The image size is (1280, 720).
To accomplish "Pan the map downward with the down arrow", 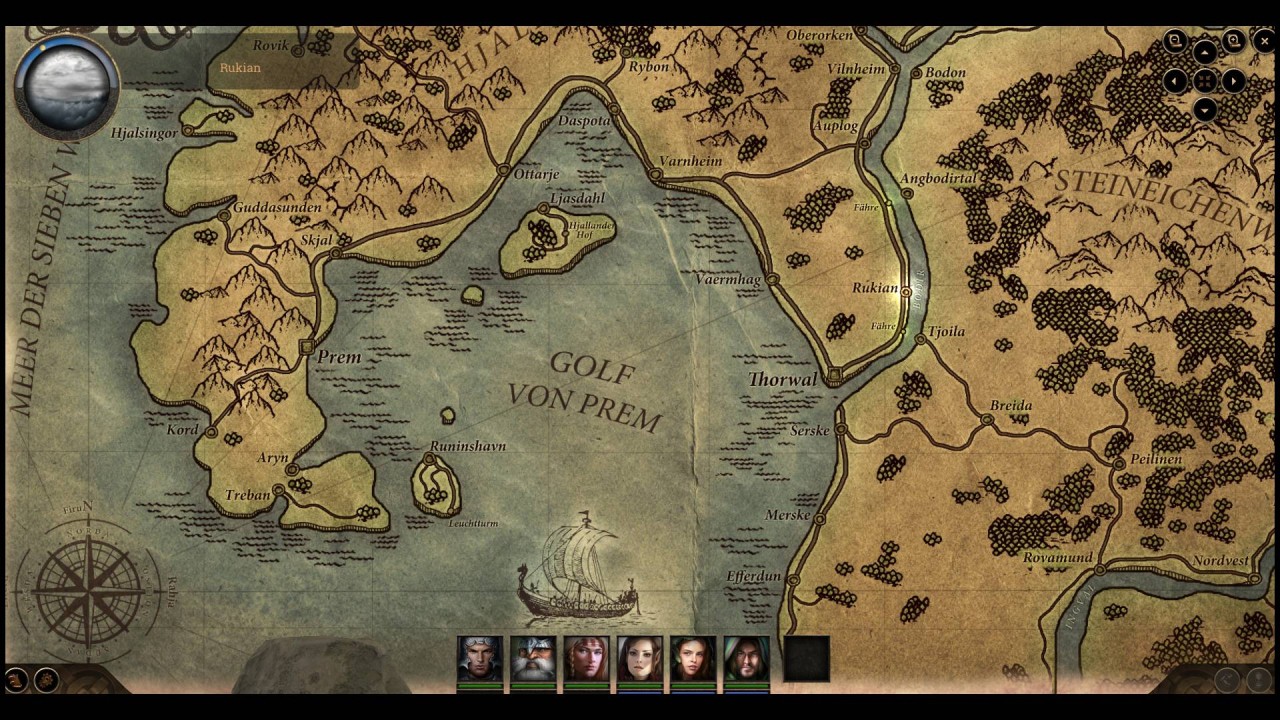I will (x=1205, y=110).
